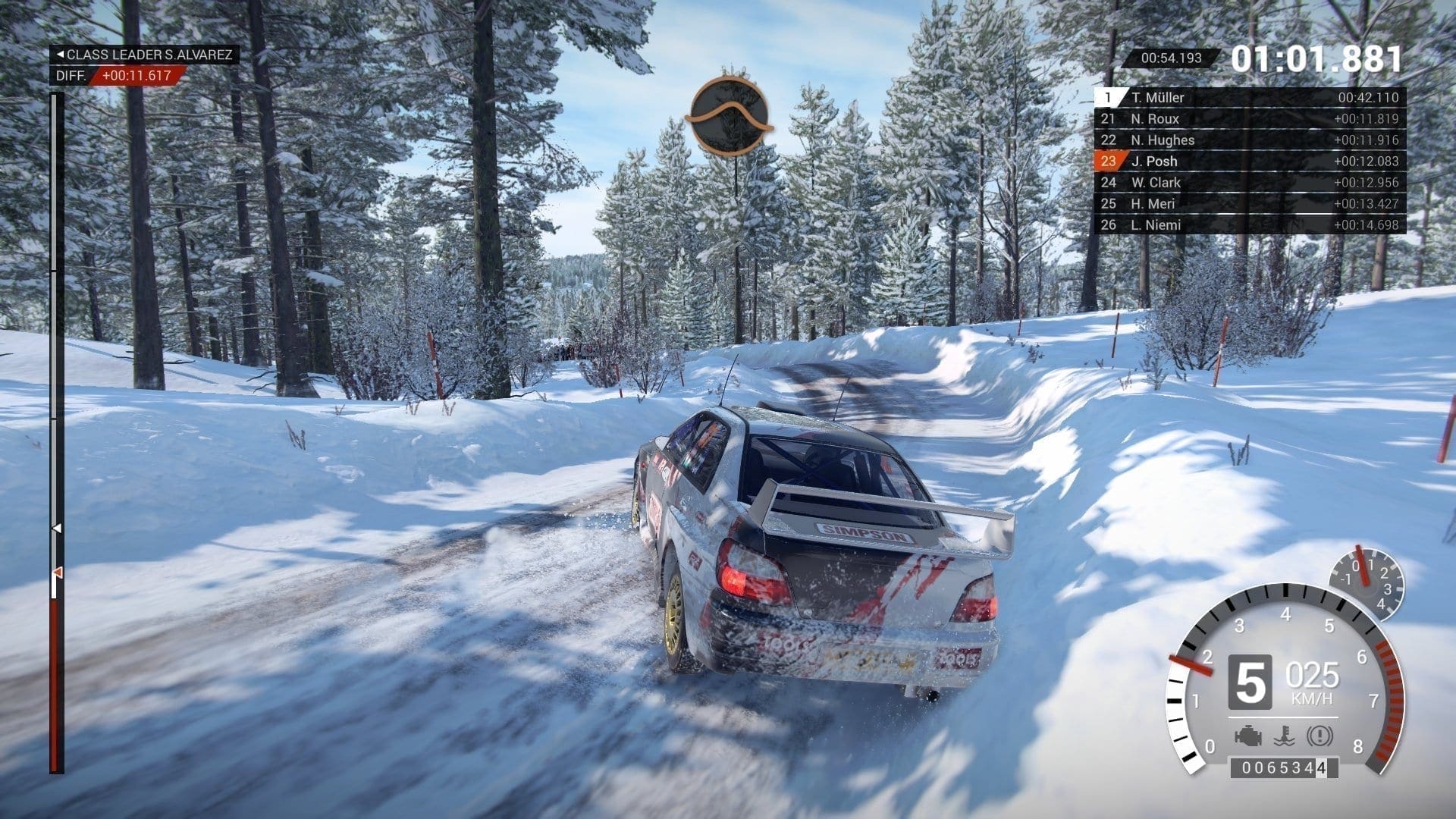
Task: Select L. Niemi's leaderboard entry
Action: 1250,224
